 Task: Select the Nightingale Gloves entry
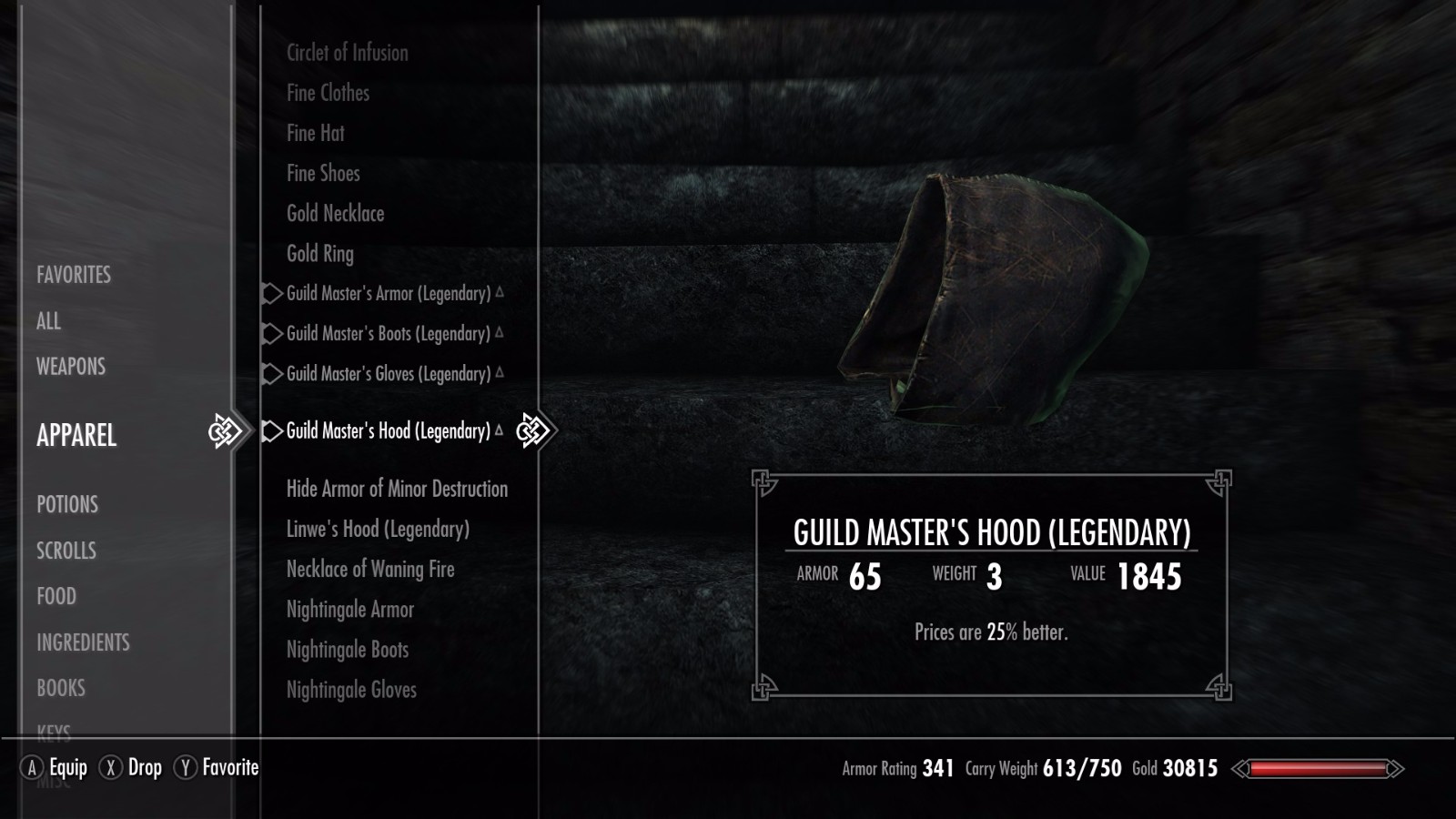[x=351, y=690]
